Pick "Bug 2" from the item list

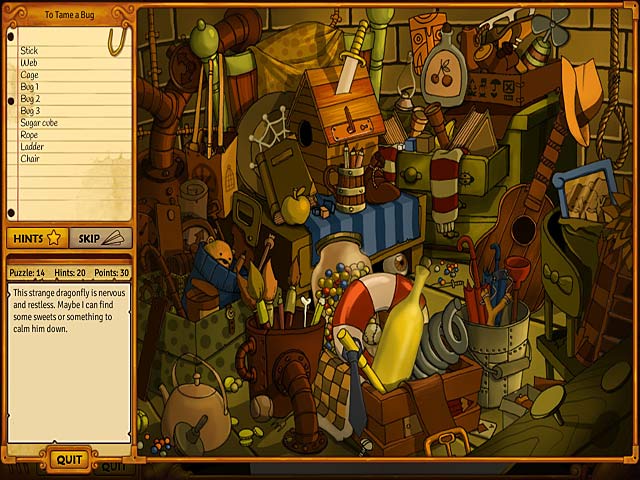tap(31, 98)
